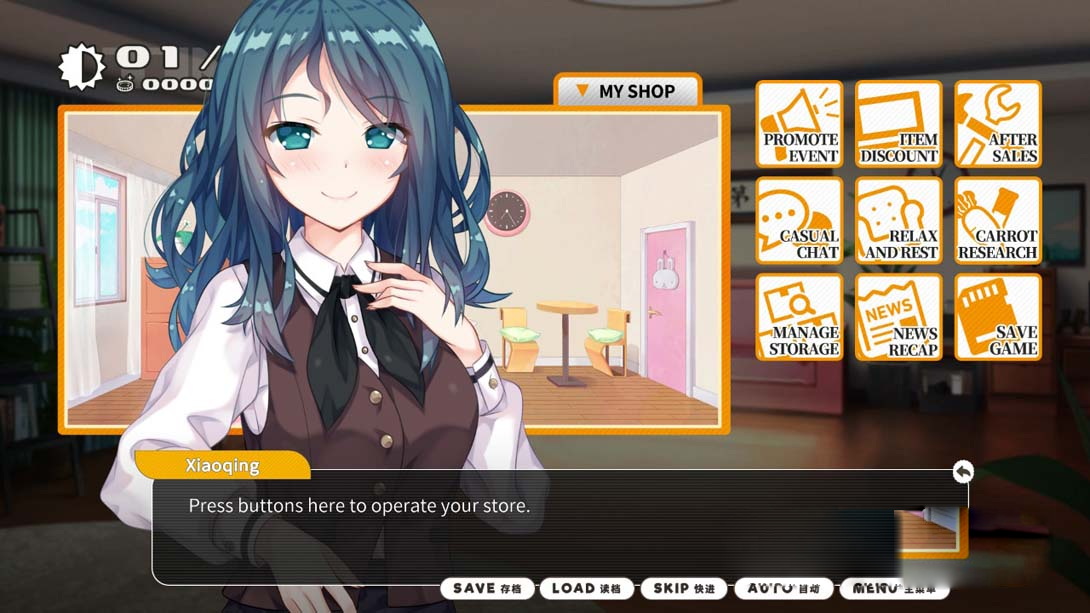Toggle the My Shop dropdown tab
1090x613 pixels.
click(x=626, y=91)
